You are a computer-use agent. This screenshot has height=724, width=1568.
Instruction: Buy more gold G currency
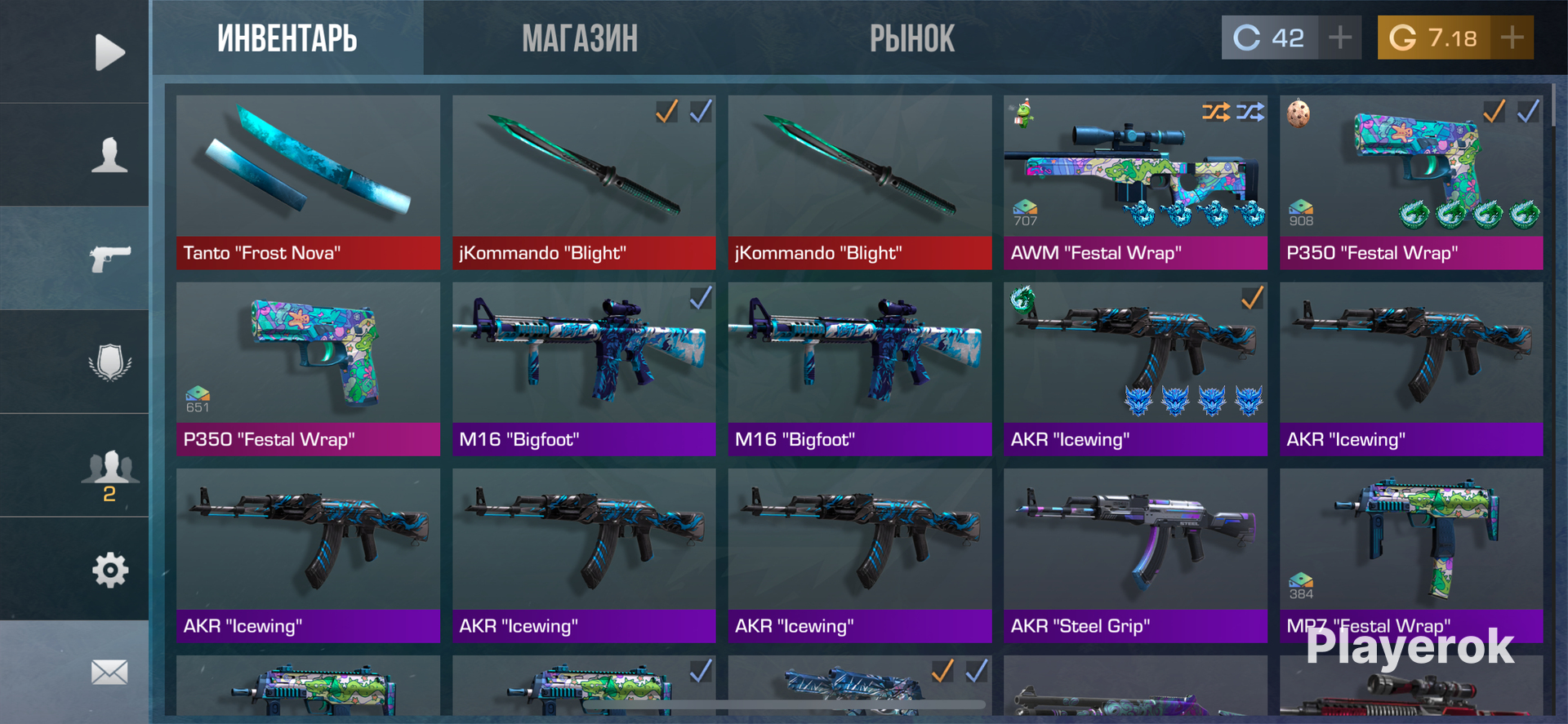pos(1512,38)
